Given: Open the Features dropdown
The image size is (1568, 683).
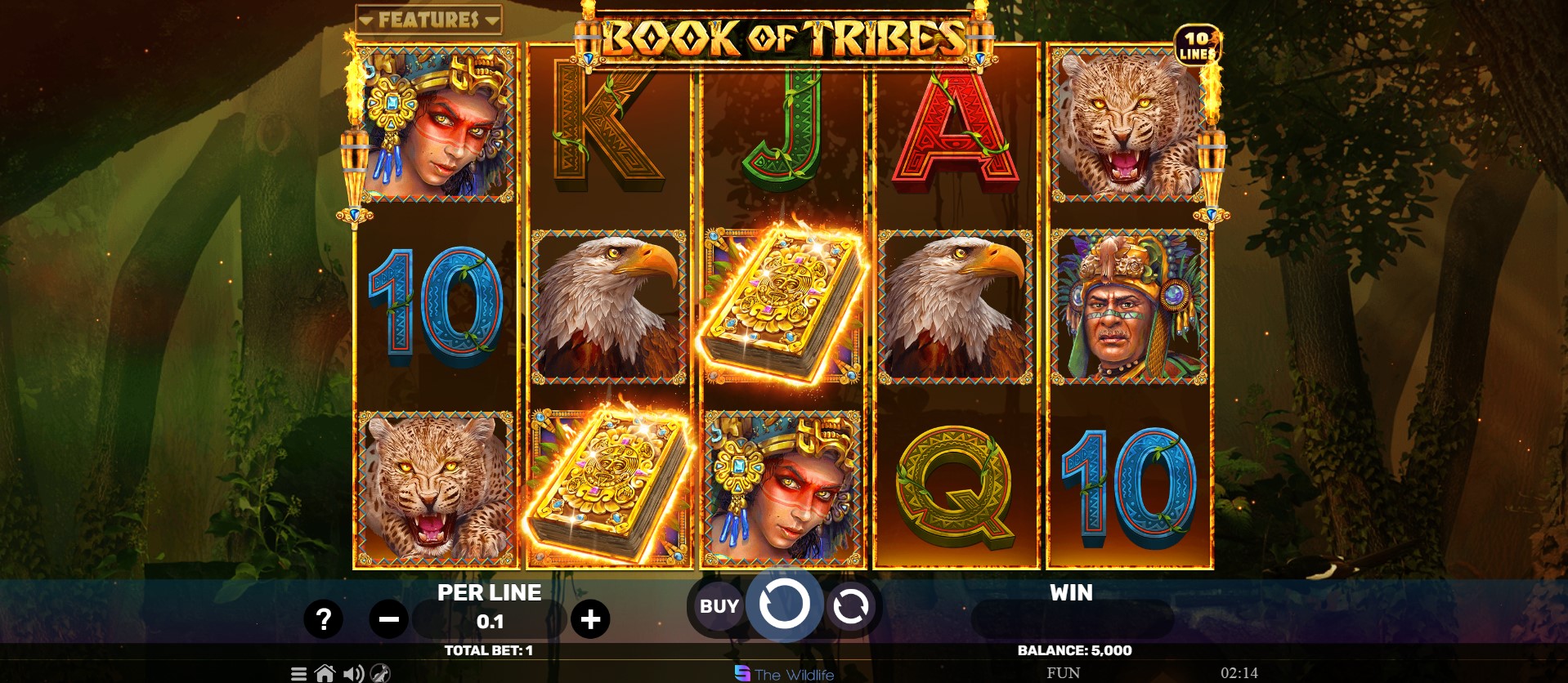Looking at the screenshot, I should [429, 19].
